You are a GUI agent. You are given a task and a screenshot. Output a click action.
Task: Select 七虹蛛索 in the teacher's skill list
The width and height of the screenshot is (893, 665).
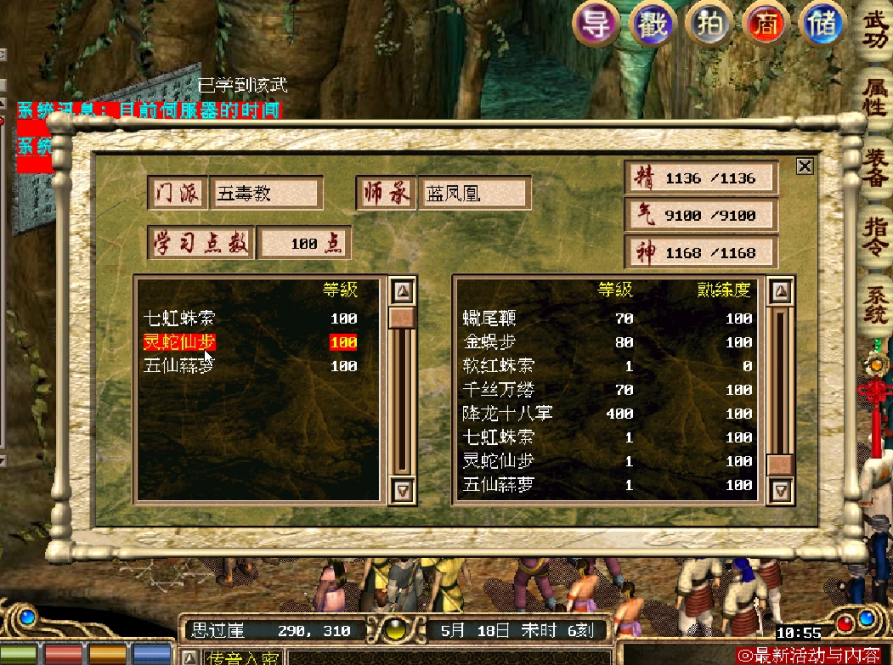pyautogui.click(x=178, y=319)
